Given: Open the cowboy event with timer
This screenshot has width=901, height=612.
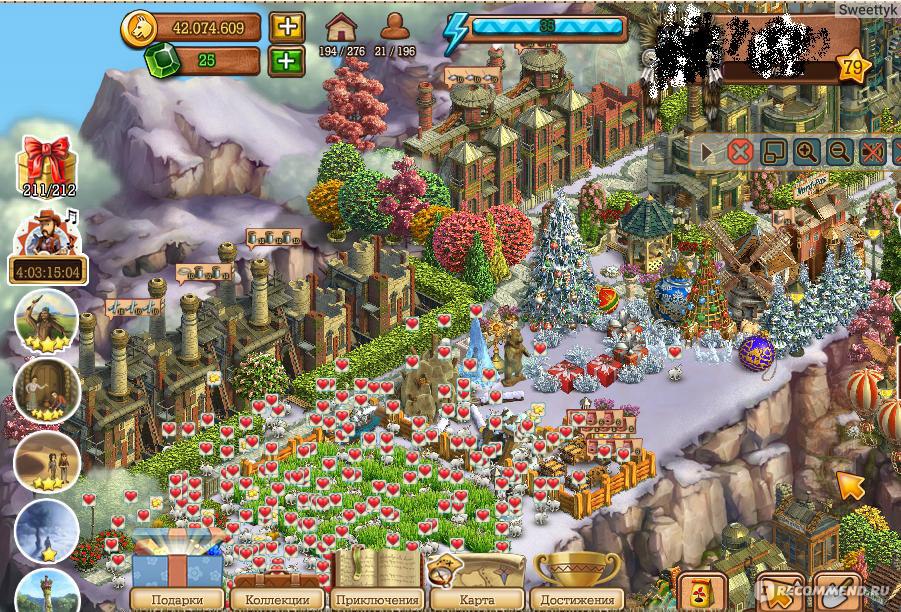Looking at the screenshot, I should (47, 247).
